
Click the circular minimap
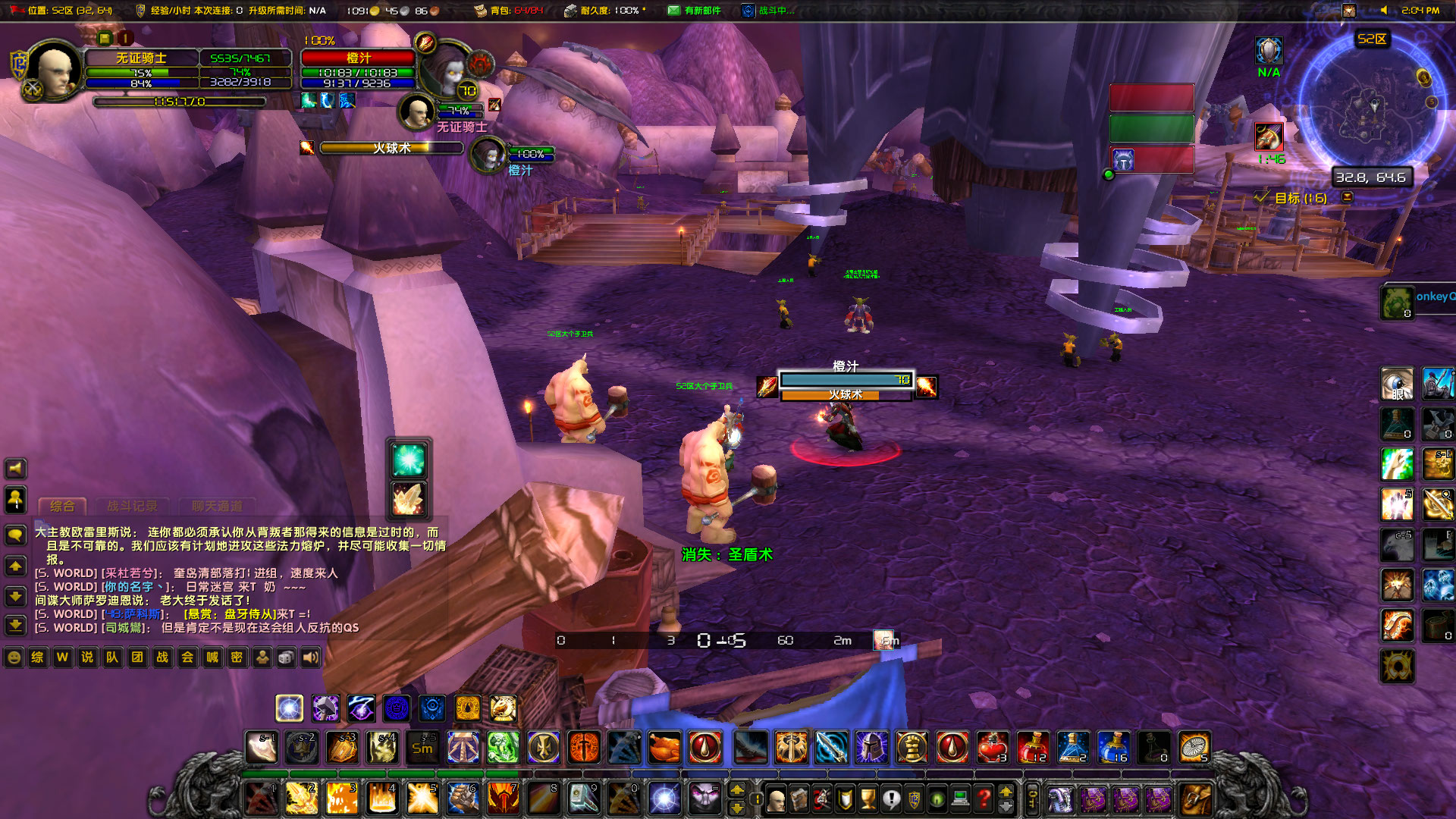pos(1370,111)
